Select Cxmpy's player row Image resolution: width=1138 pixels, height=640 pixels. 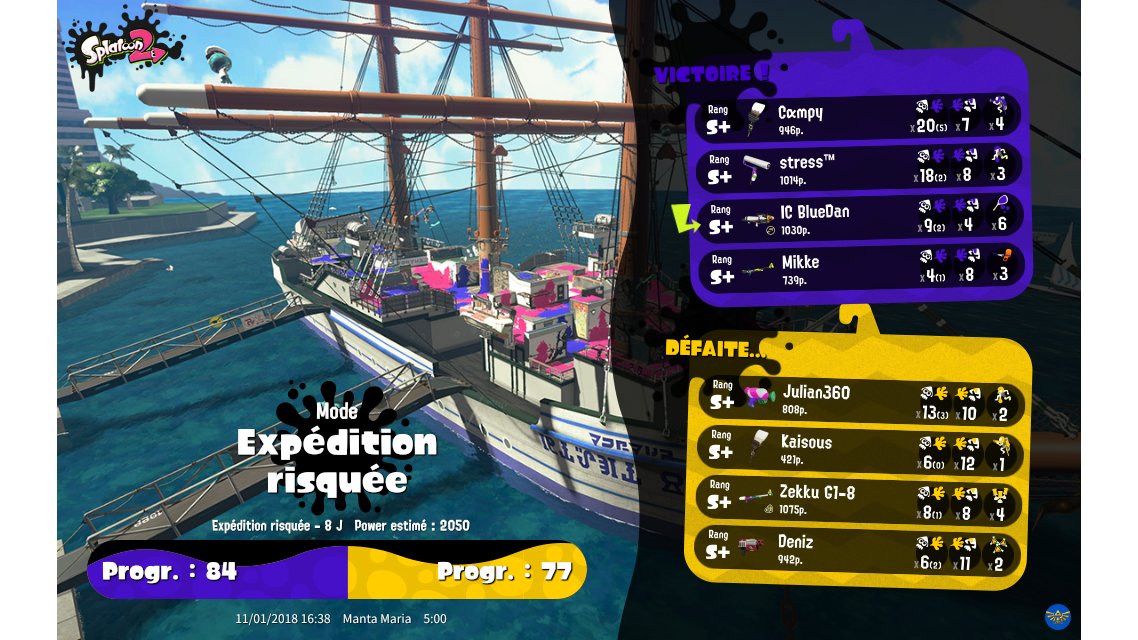point(858,117)
